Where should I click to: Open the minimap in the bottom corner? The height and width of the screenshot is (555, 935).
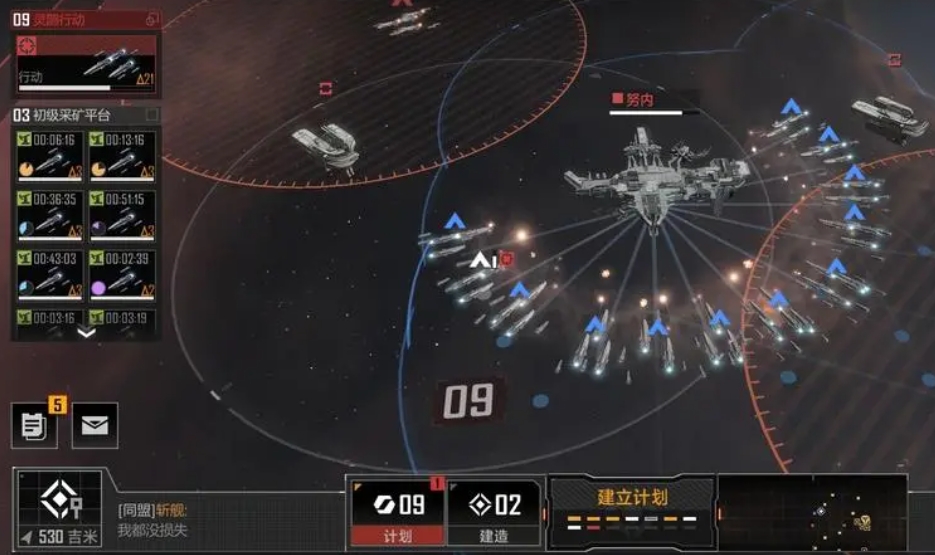click(x=812, y=512)
